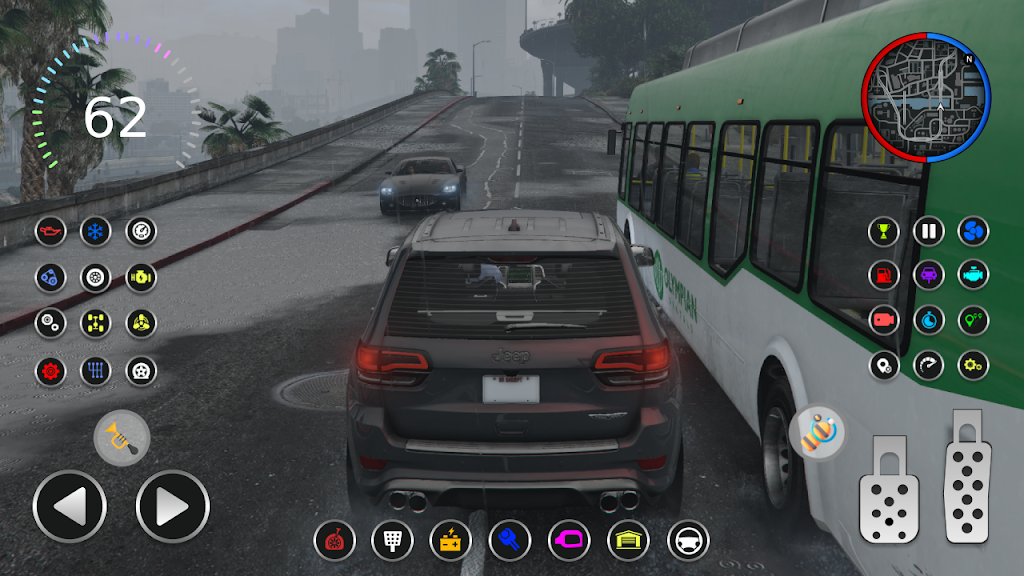Pause the game with the pause icon
The height and width of the screenshot is (576, 1024).
pyautogui.click(x=929, y=231)
